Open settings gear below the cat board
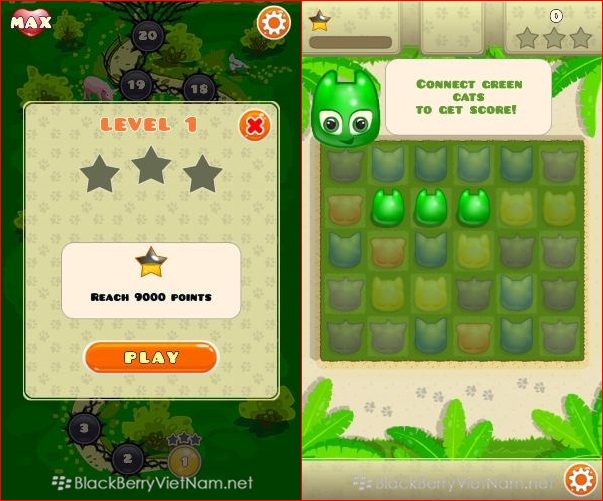This screenshot has height=501, width=603. point(580,479)
